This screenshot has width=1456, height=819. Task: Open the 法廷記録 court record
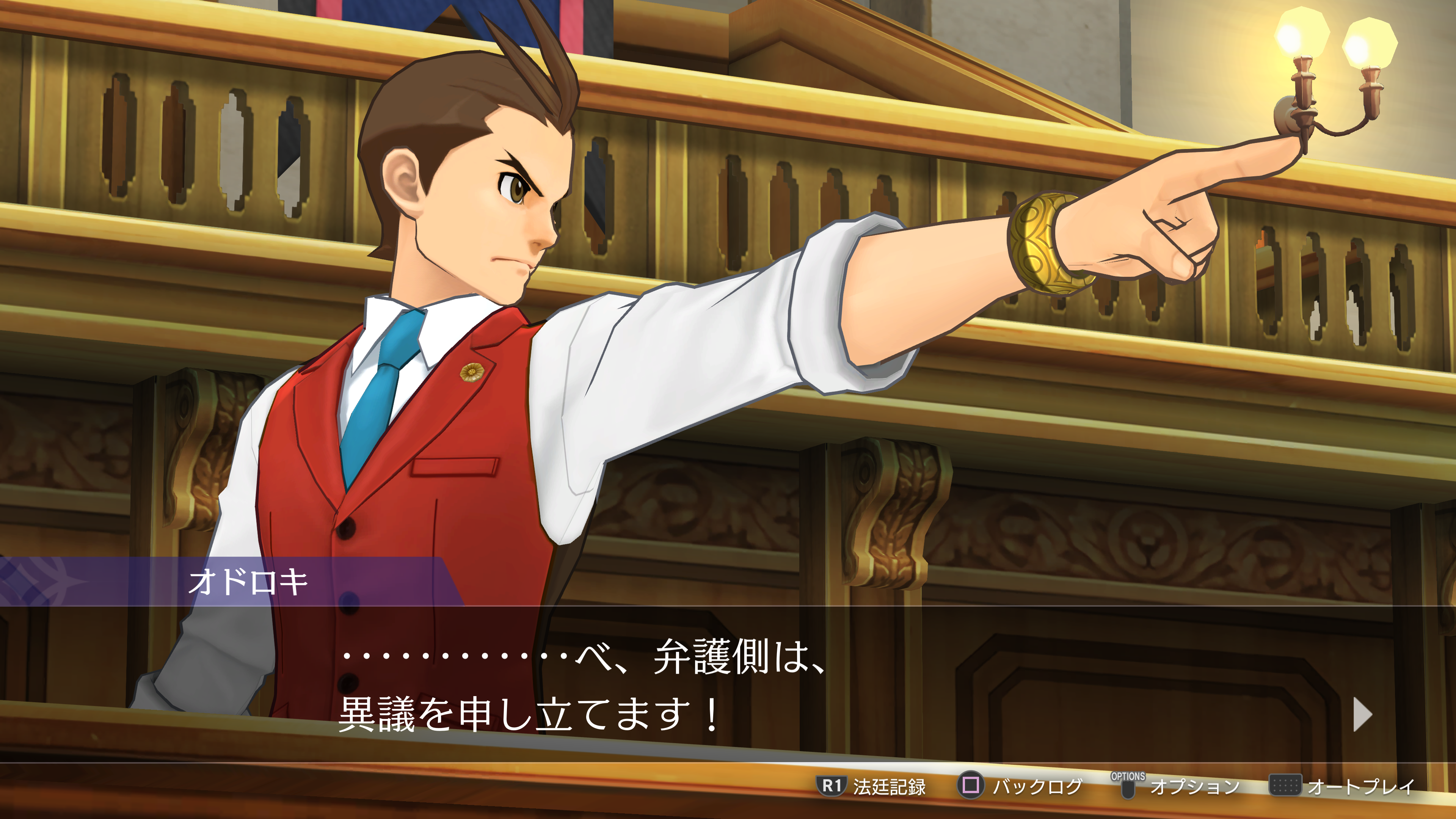871,786
